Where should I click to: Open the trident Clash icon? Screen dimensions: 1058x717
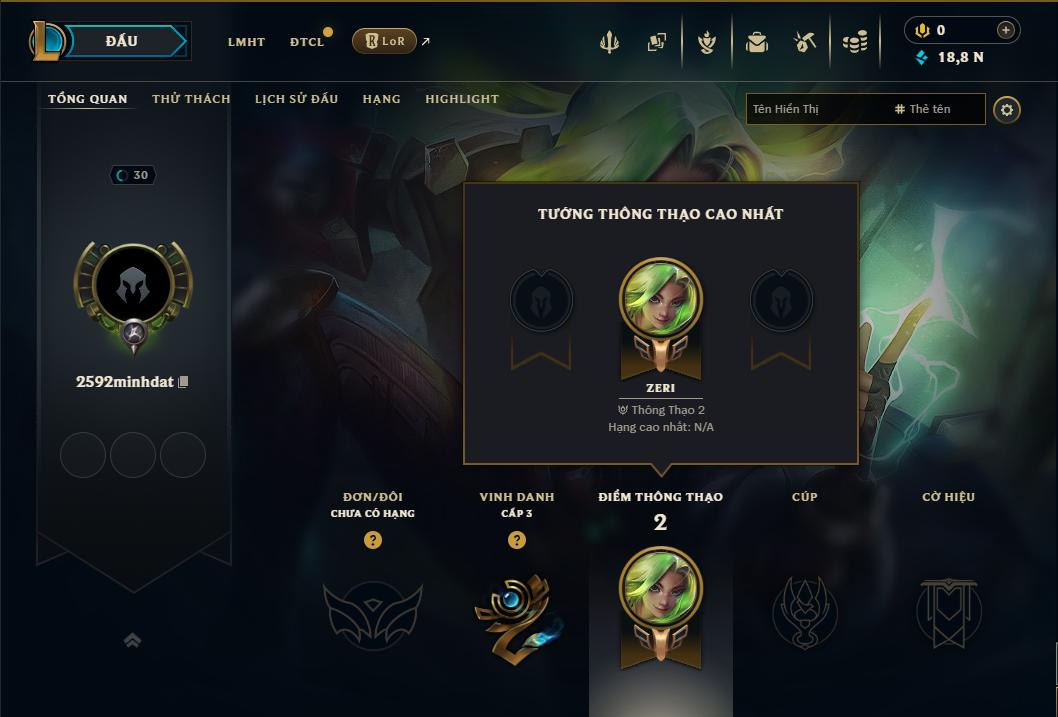pyautogui.click(x=609, y=43)
